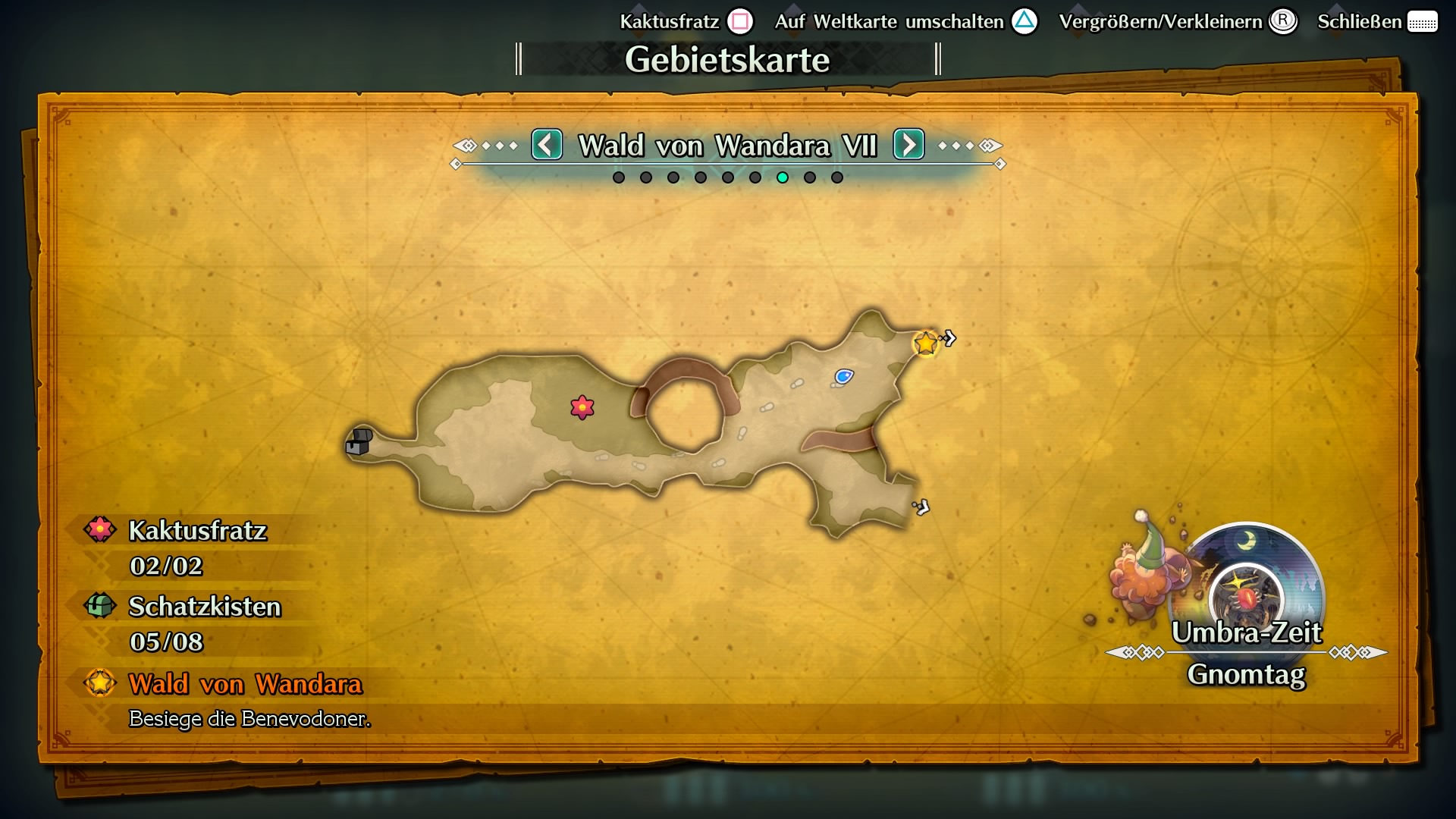1456x819 pixels.
Task: Select the pink Kaktusfratz flower marker on the map
Action: tap(581, 407)
